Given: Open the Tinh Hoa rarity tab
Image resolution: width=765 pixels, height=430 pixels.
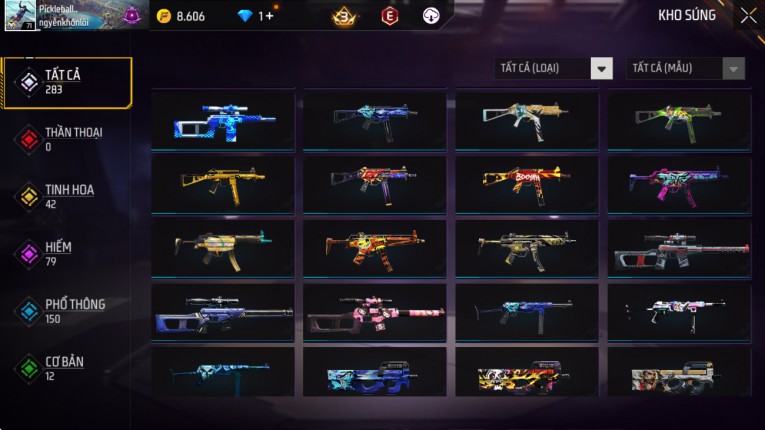Looking at the screenshot, I should [x=66, y=196].
